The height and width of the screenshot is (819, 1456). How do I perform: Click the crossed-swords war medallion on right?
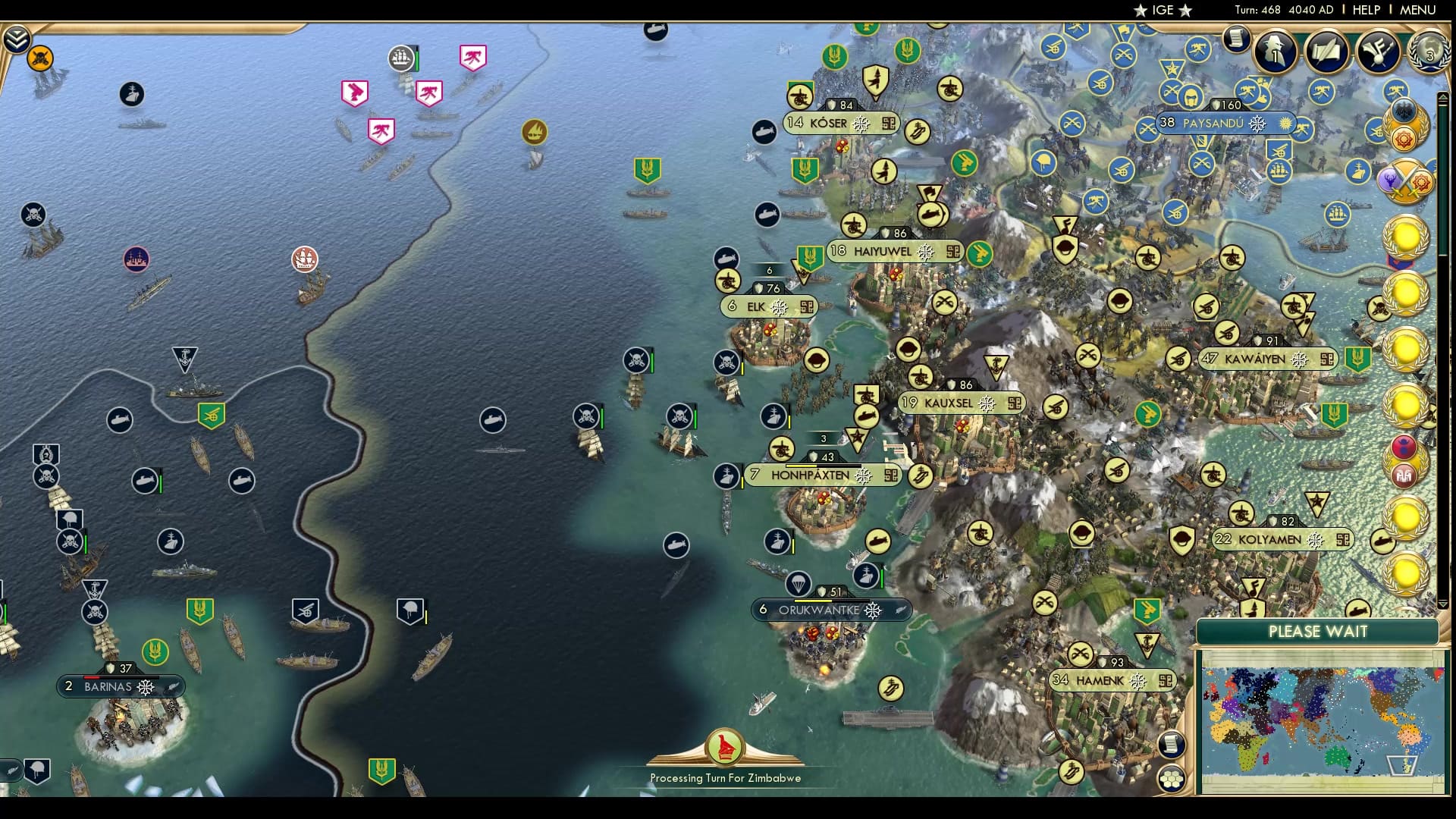tap(1405, 184)
